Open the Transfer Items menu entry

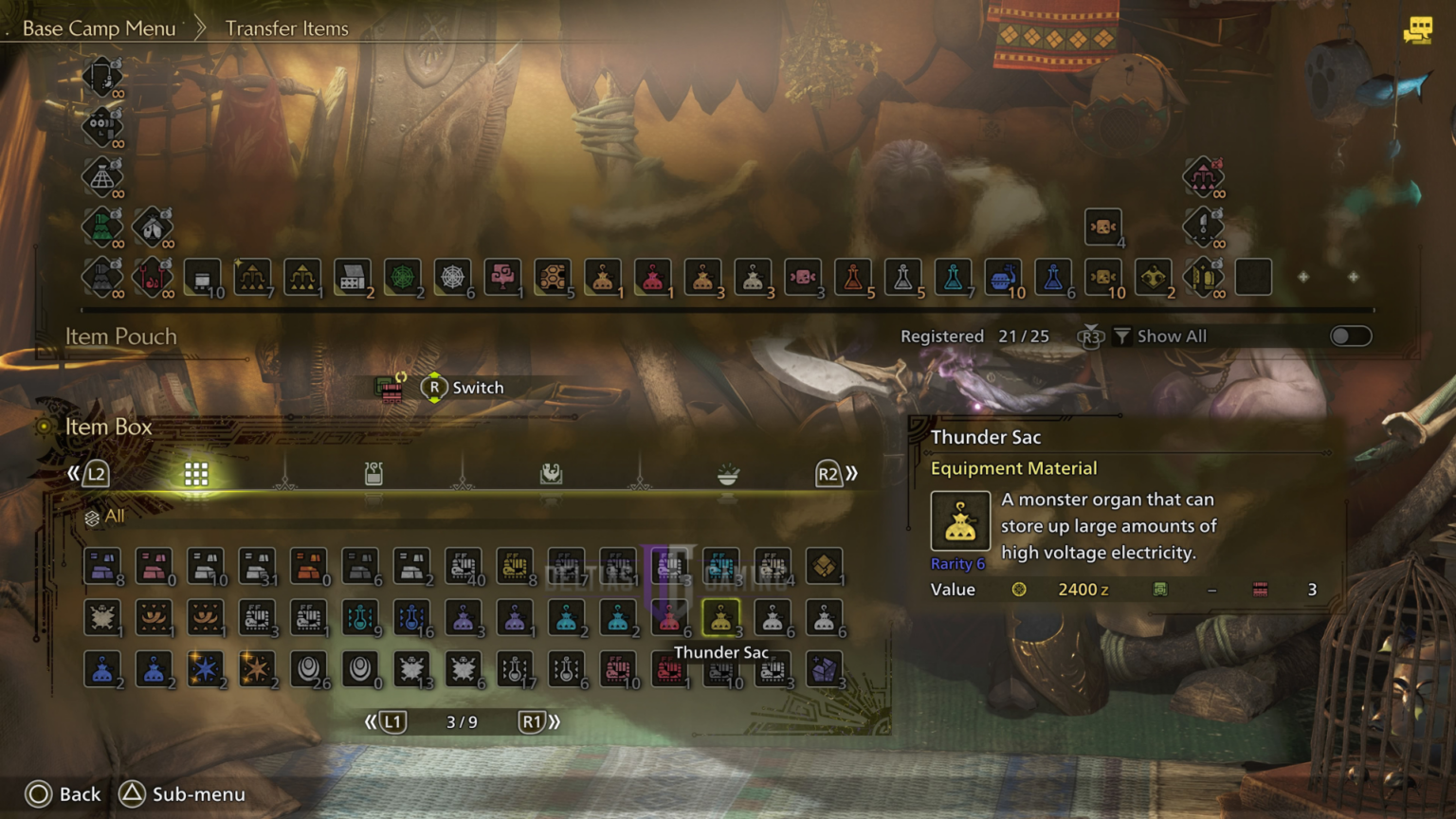pos(286,28)
